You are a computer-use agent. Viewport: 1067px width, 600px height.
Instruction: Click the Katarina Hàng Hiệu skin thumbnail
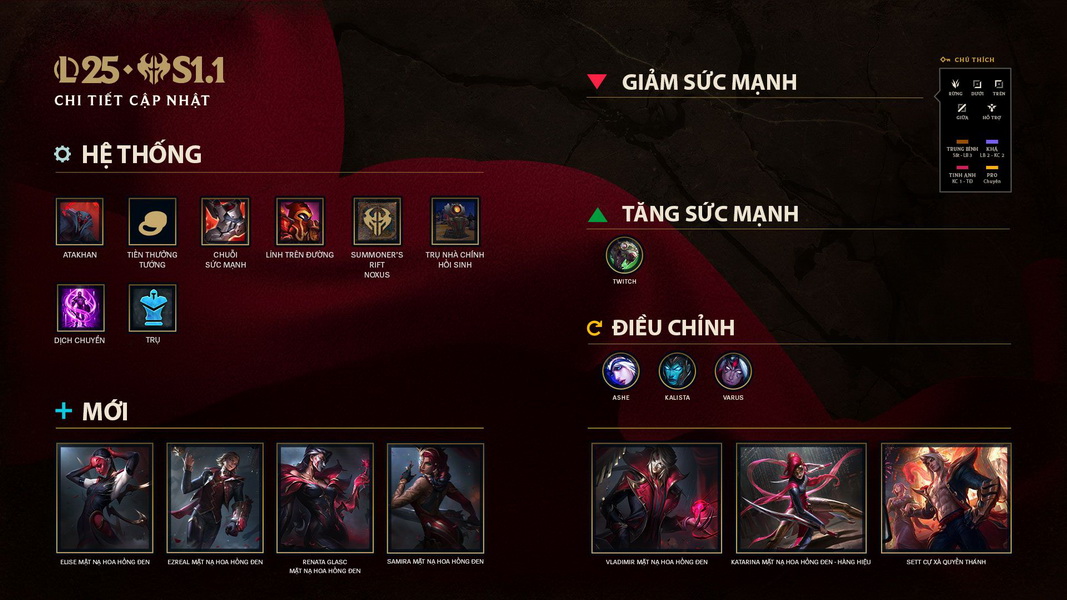click(x=802, y=498)
